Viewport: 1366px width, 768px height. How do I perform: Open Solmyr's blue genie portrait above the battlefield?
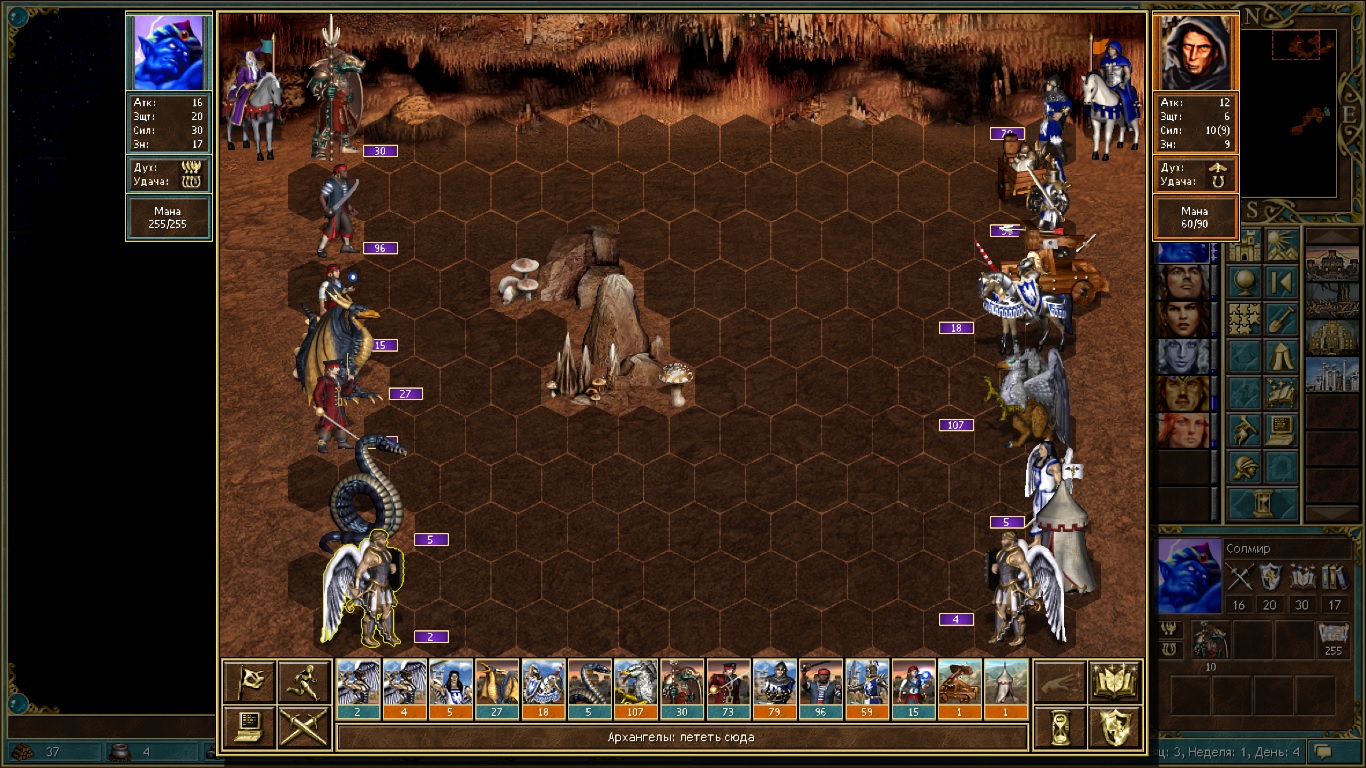[169, 53]
